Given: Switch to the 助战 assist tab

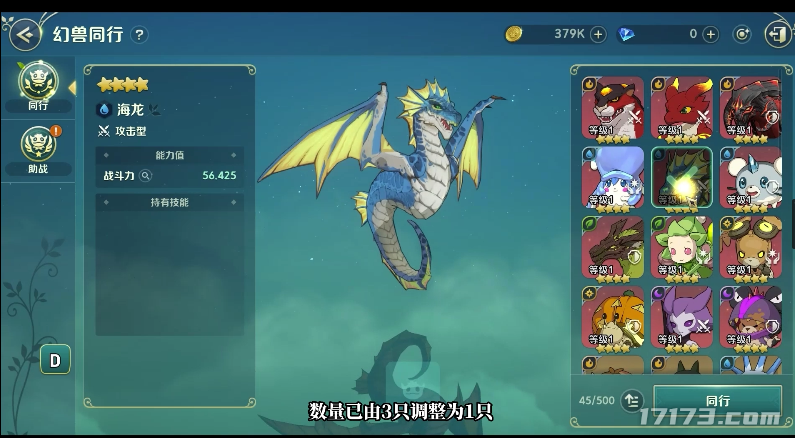Looking at the screenshot, I should [x=38, y=149].
